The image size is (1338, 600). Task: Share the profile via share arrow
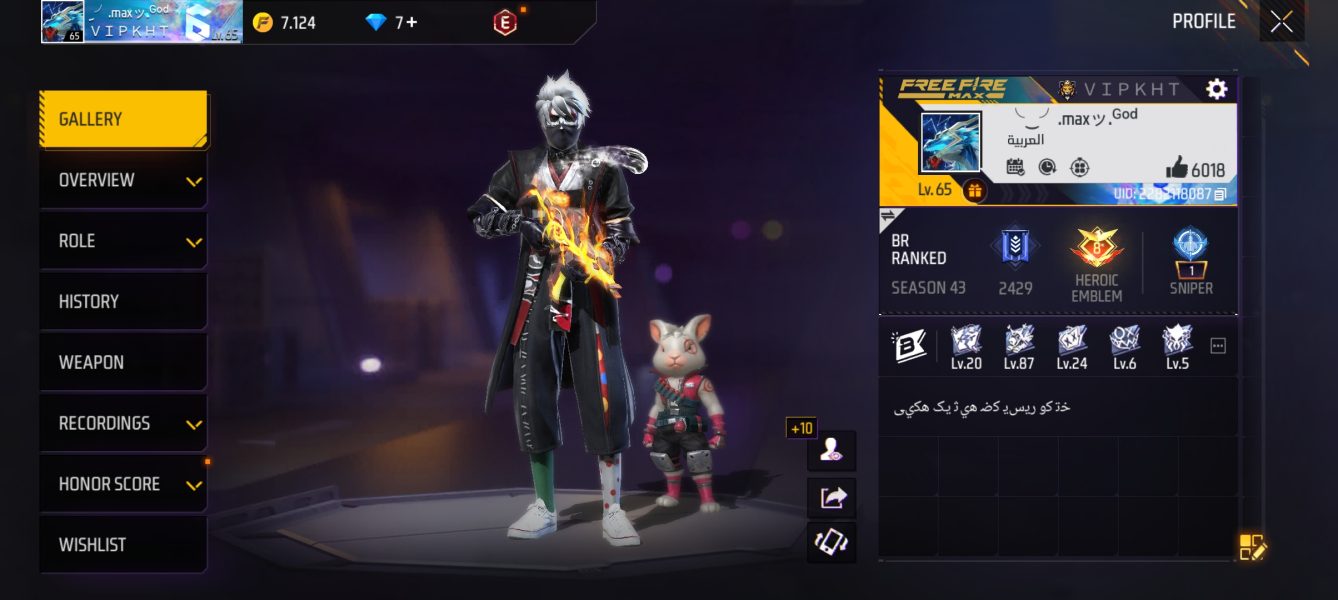[x=832, y=497]
